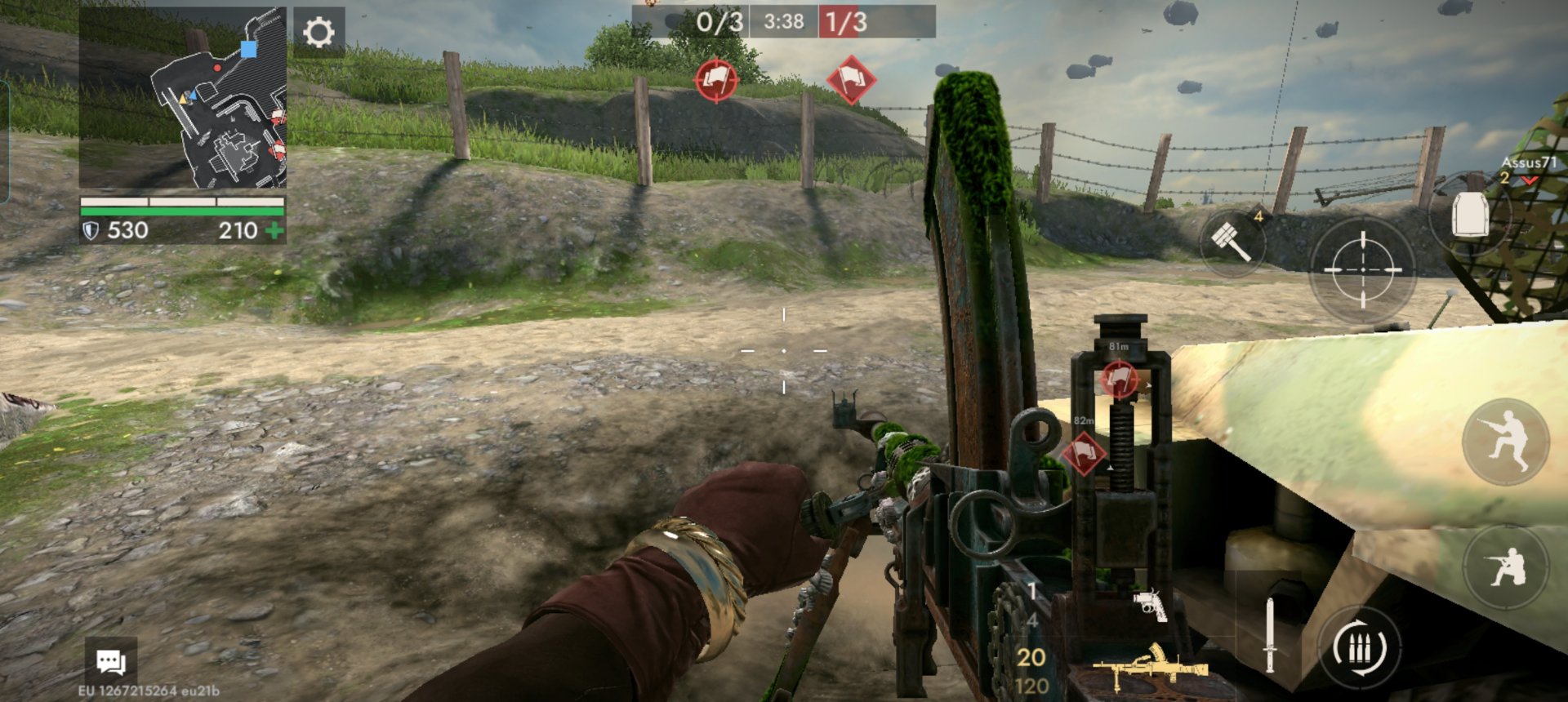Go prone with the lying soldier button
The height and width of the screenshot is (702, 1568).
[x=1506, y=442]
